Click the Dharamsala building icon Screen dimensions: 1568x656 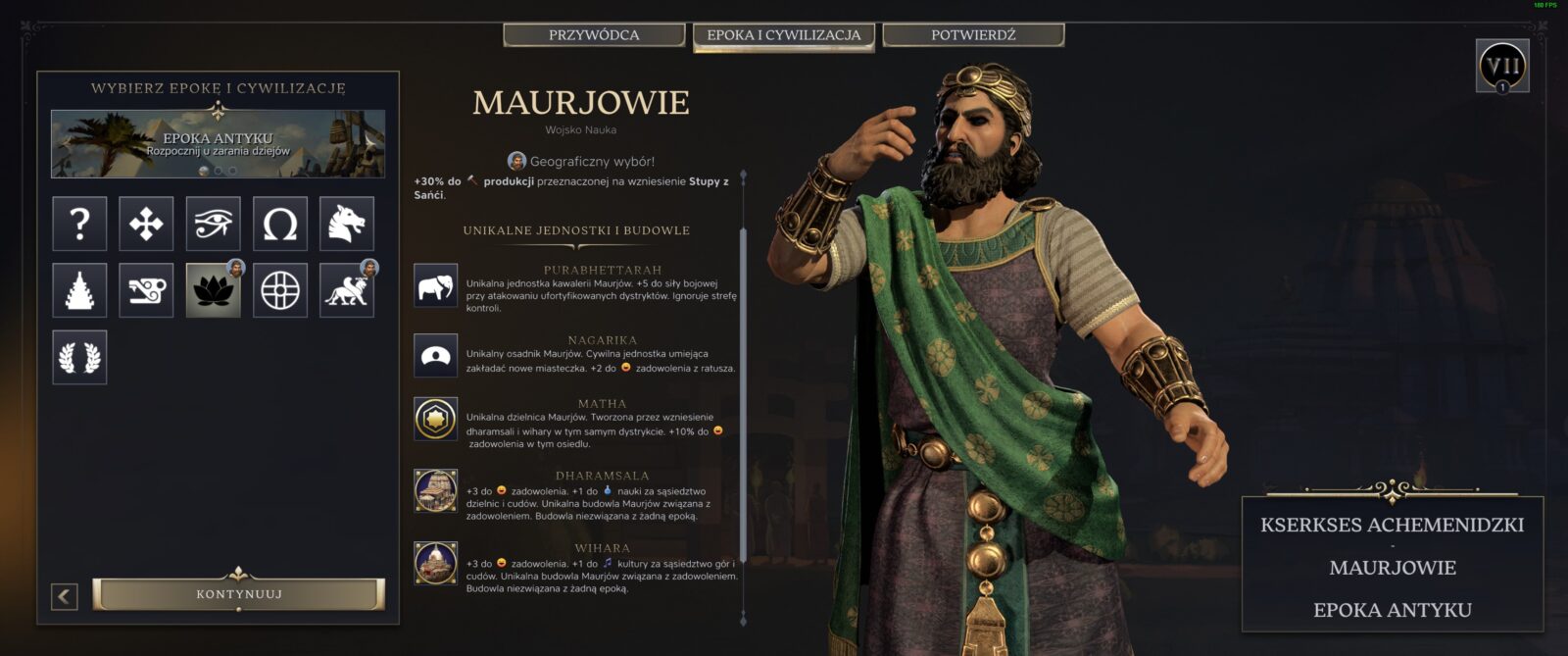tap(435, 490)
